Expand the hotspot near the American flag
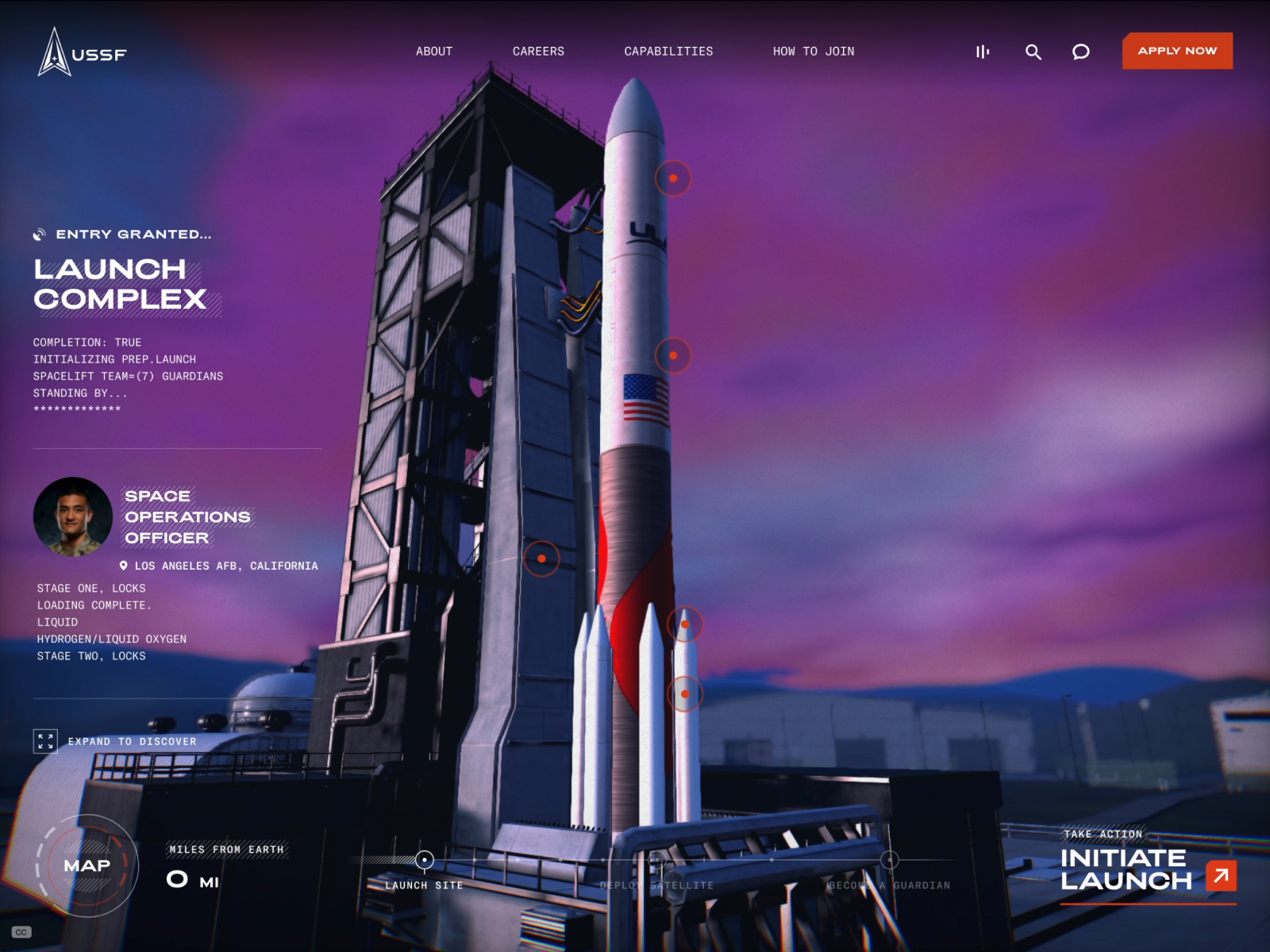 (673, 355)
